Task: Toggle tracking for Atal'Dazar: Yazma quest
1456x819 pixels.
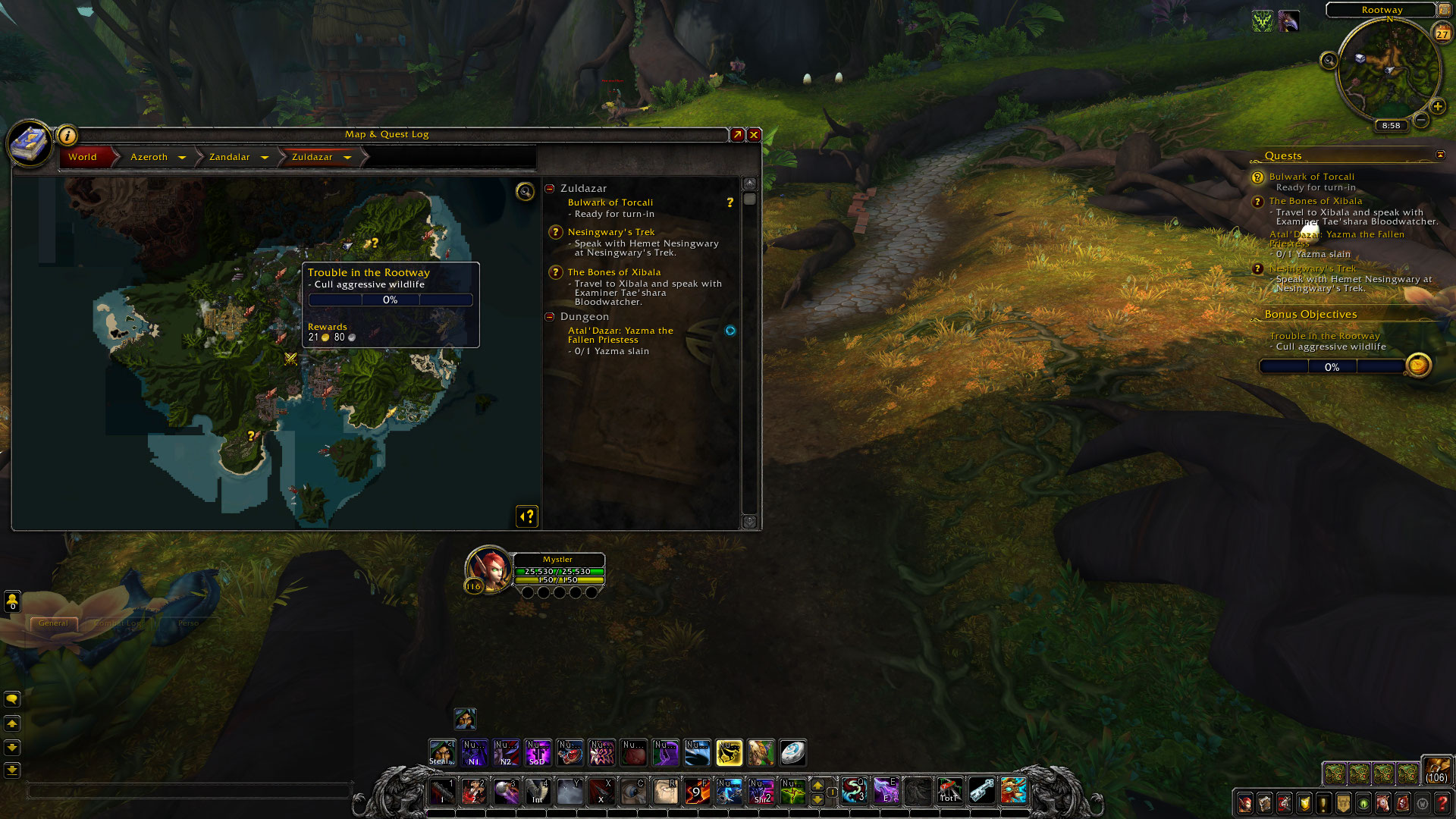Action: (730, 330)
